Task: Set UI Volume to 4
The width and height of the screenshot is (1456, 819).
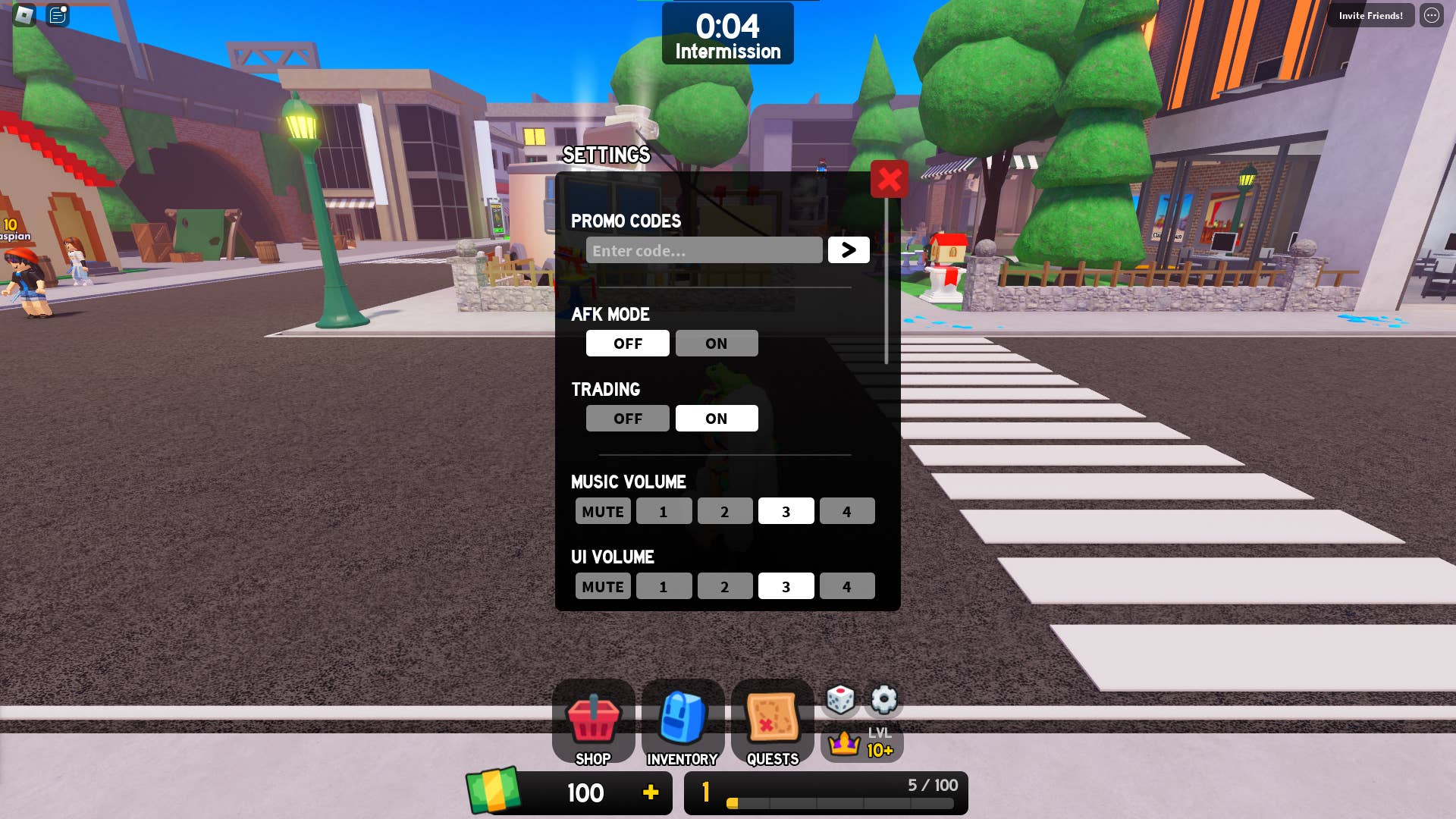Action: click(x=847, y=585)
